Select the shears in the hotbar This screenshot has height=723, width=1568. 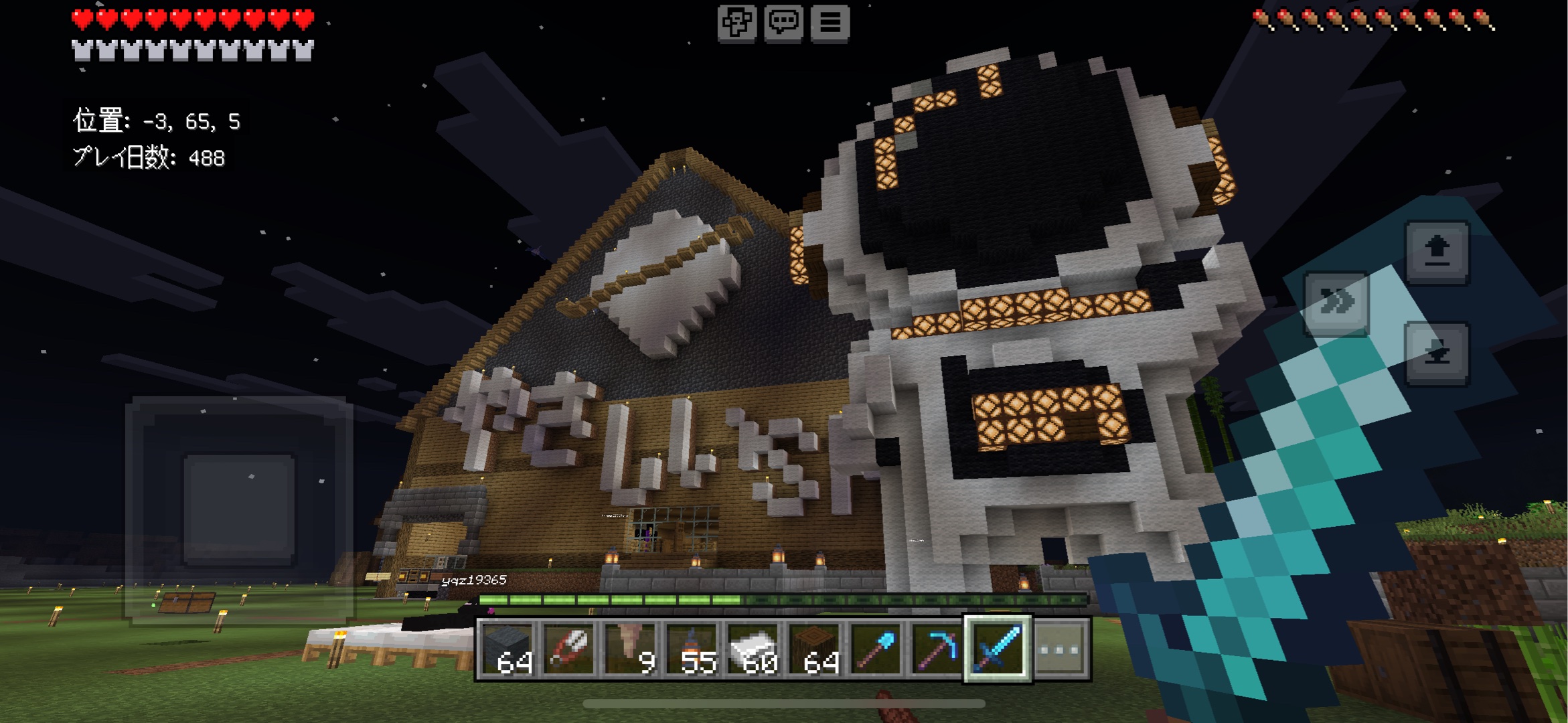[x=570, y=648]
